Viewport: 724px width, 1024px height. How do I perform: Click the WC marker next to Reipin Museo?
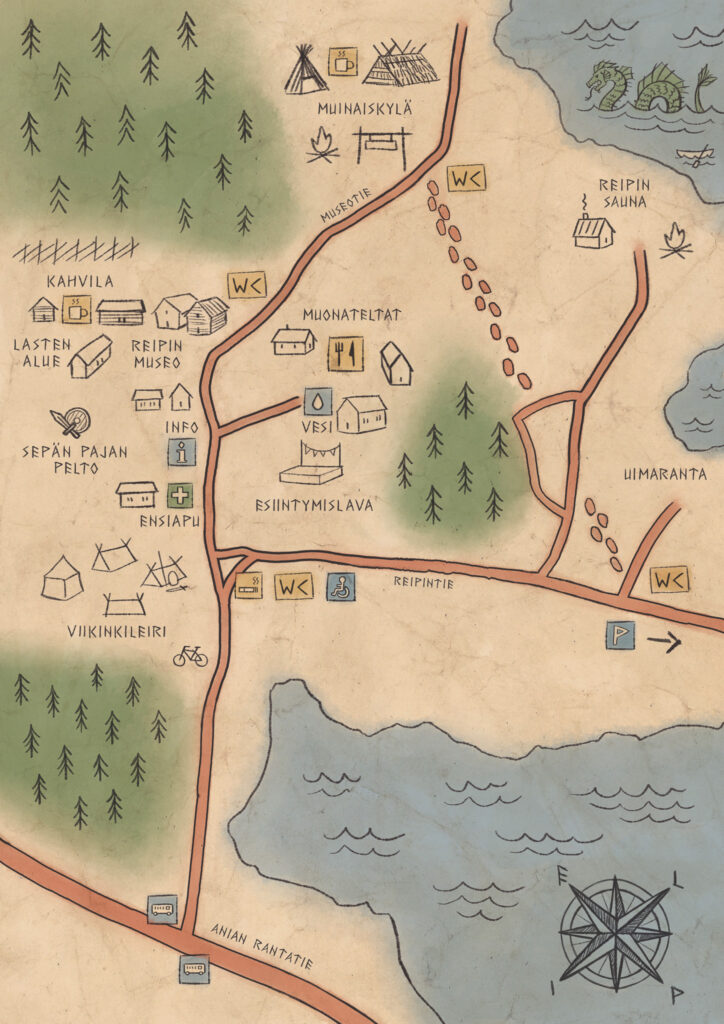(246, 285)
